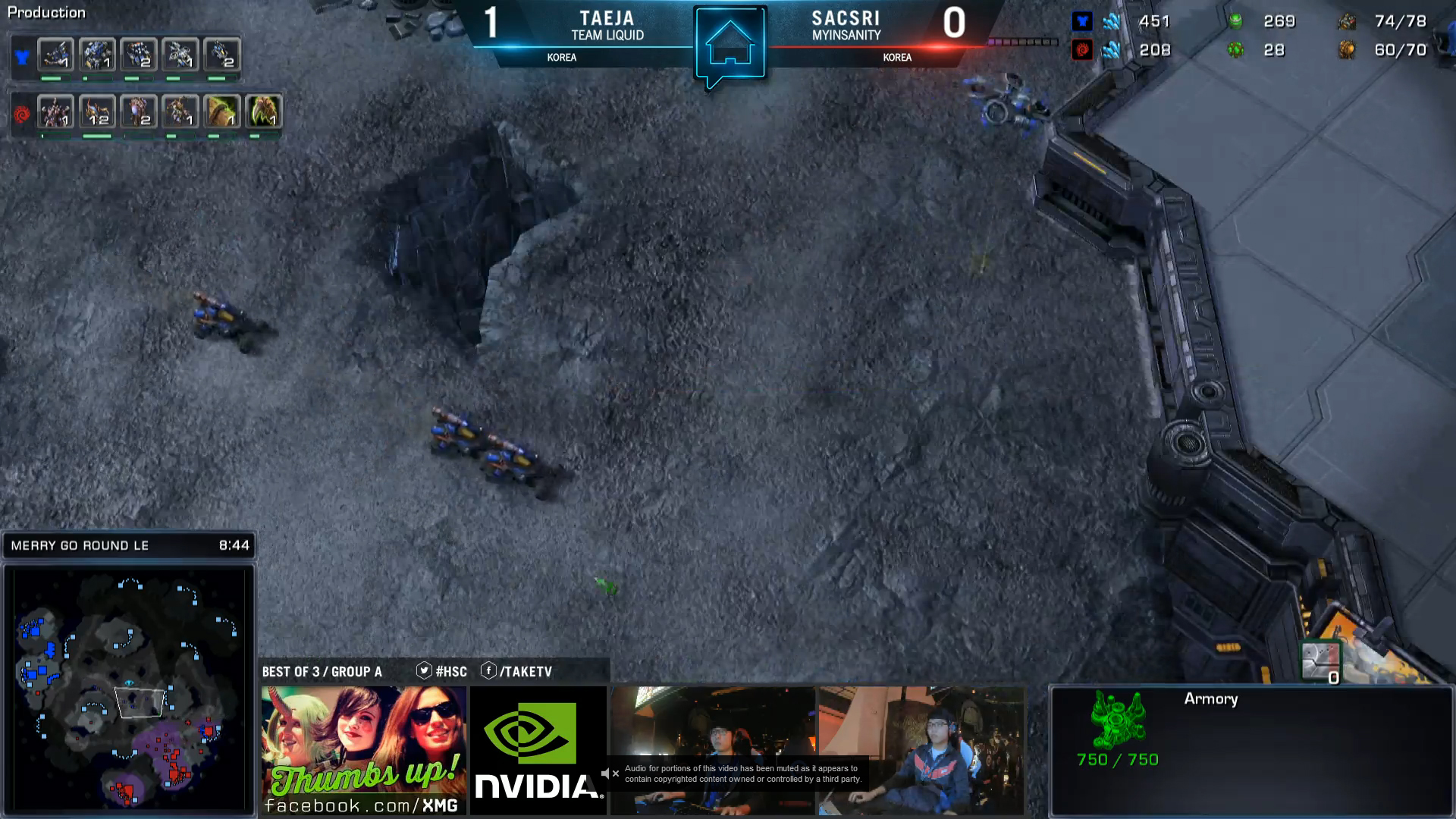Dismiss the muted audio notification
1456x819 pixels.
coord(616,773)
